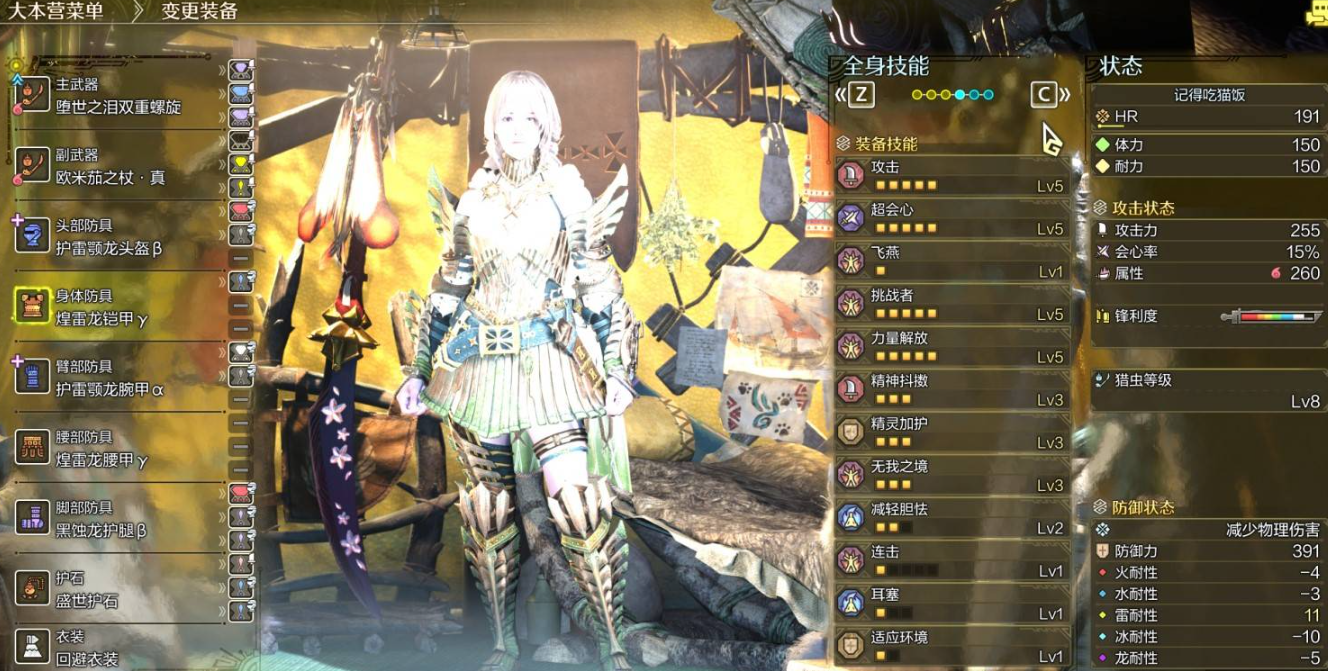
Task: Select the 无我之境 skill entry
Action: 950,476
